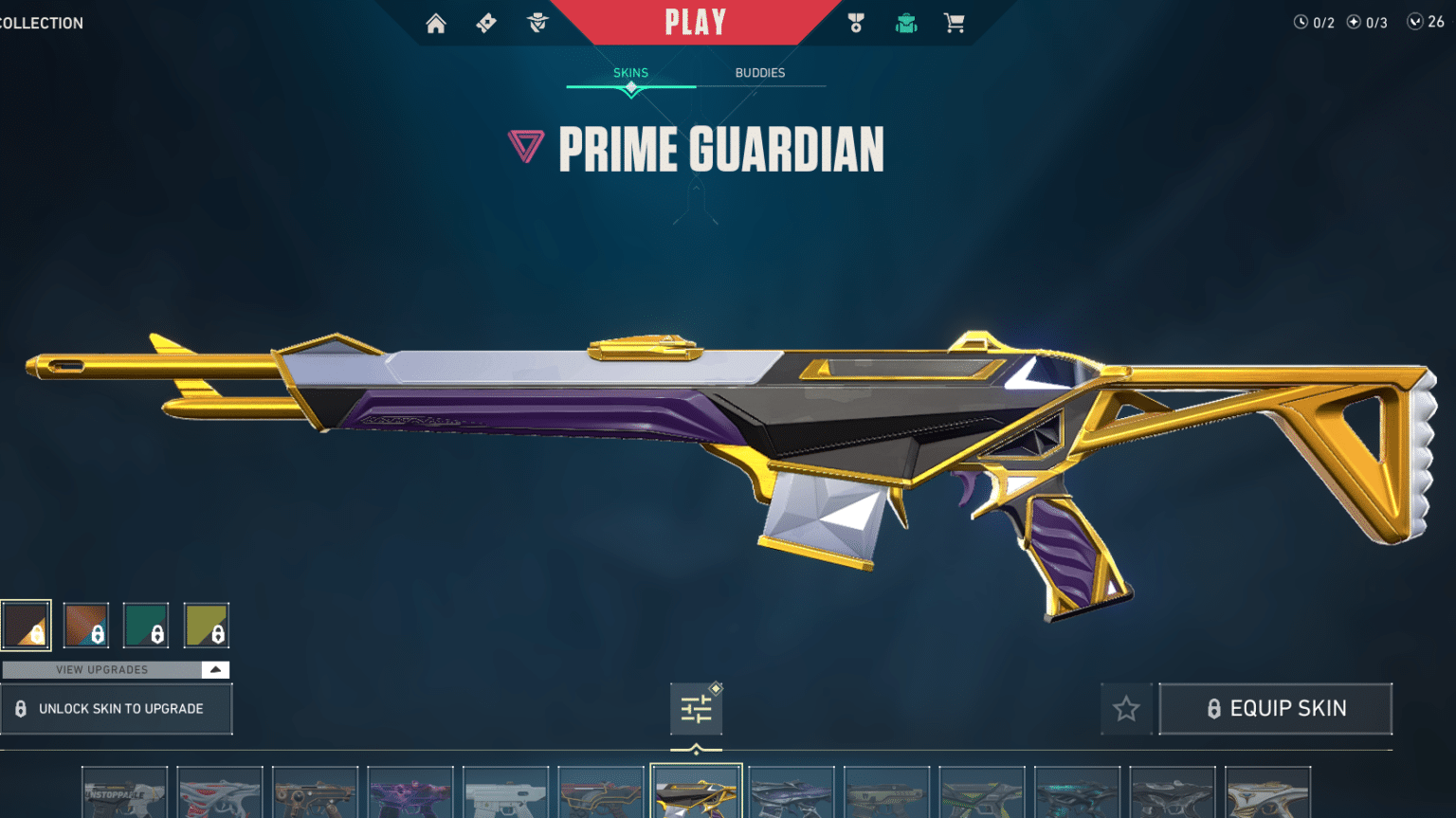Switch to the BUDDIES tab
1456x818 pixels.
coord(760,72)
